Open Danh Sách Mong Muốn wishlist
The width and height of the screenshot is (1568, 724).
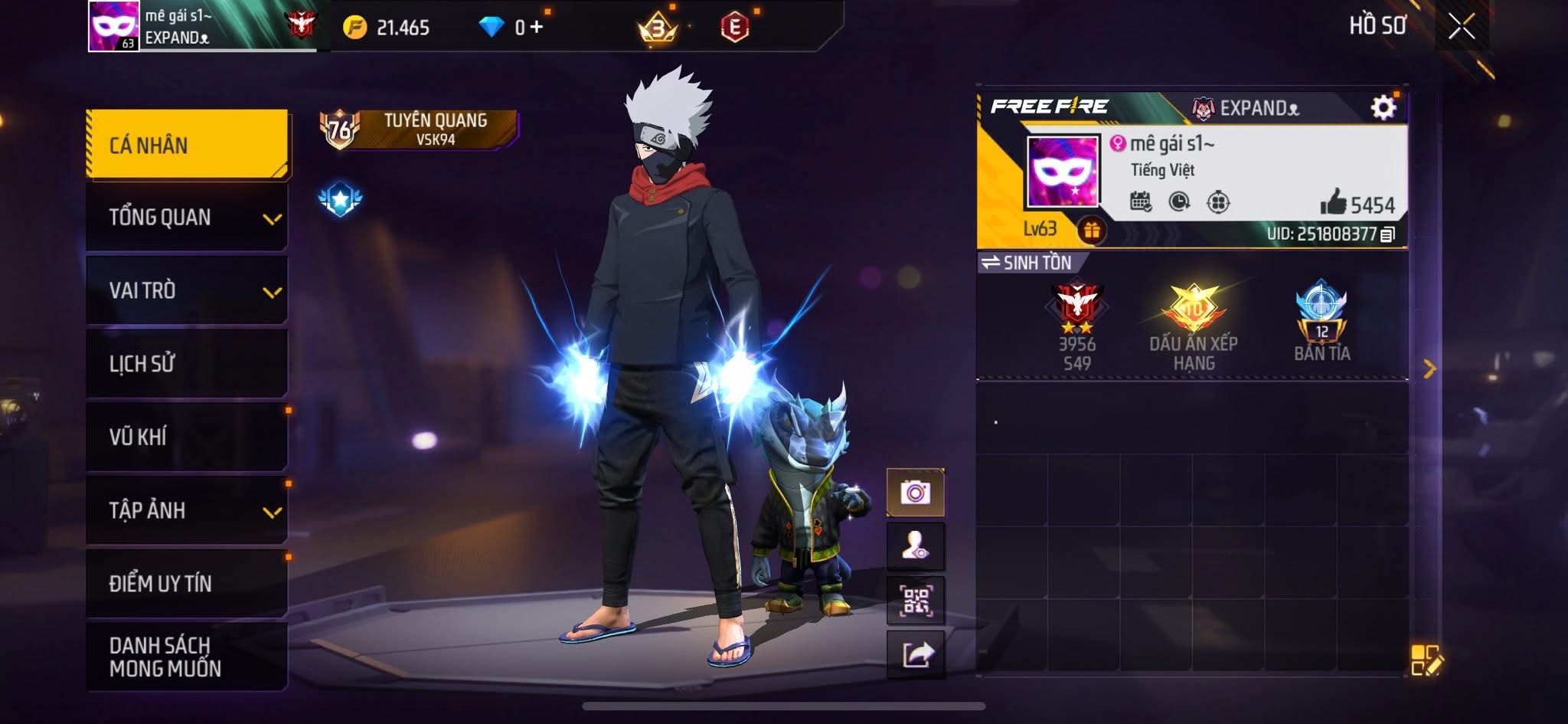188,657
